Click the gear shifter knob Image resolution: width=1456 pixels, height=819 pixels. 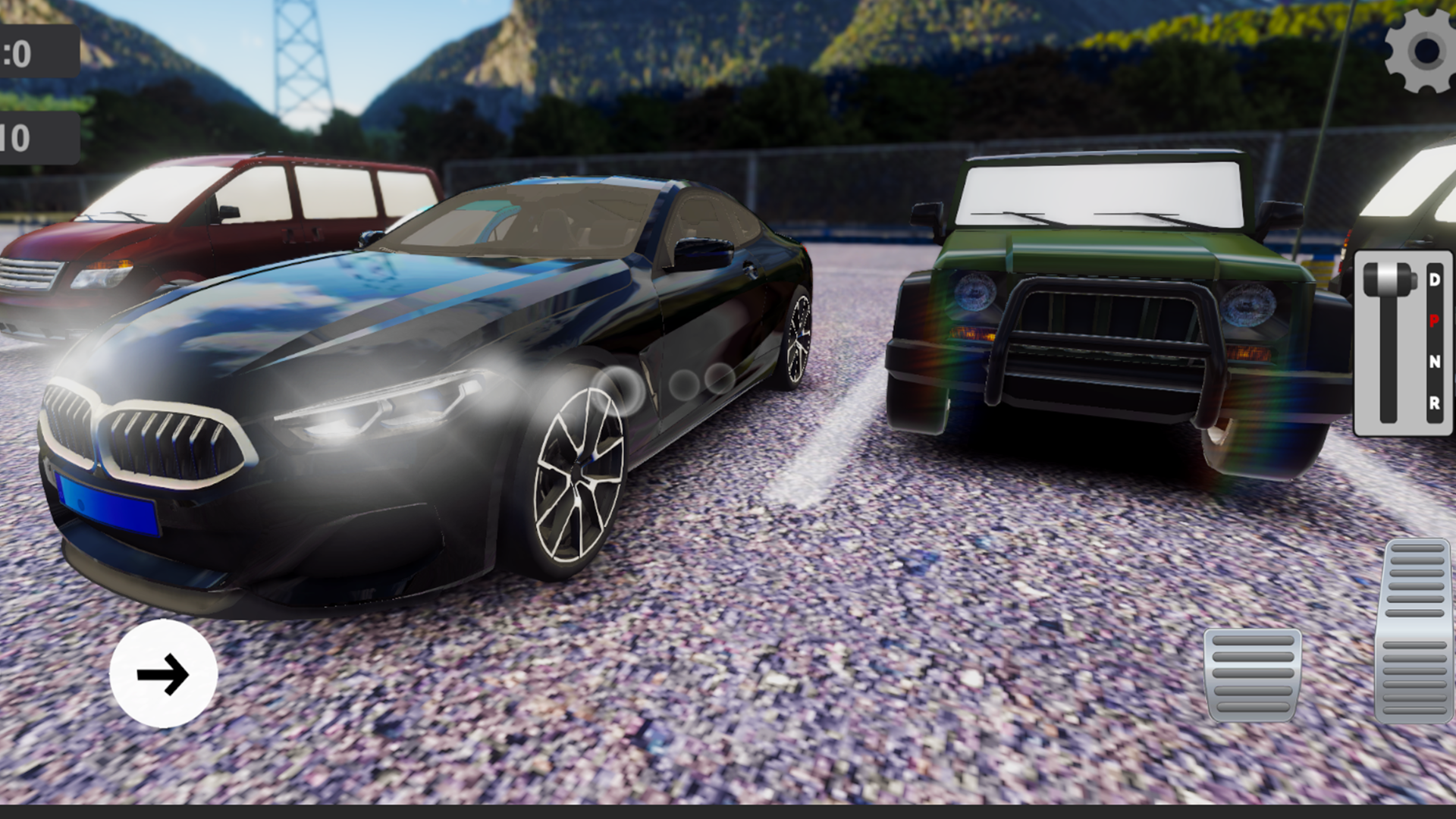(1389, 279)
